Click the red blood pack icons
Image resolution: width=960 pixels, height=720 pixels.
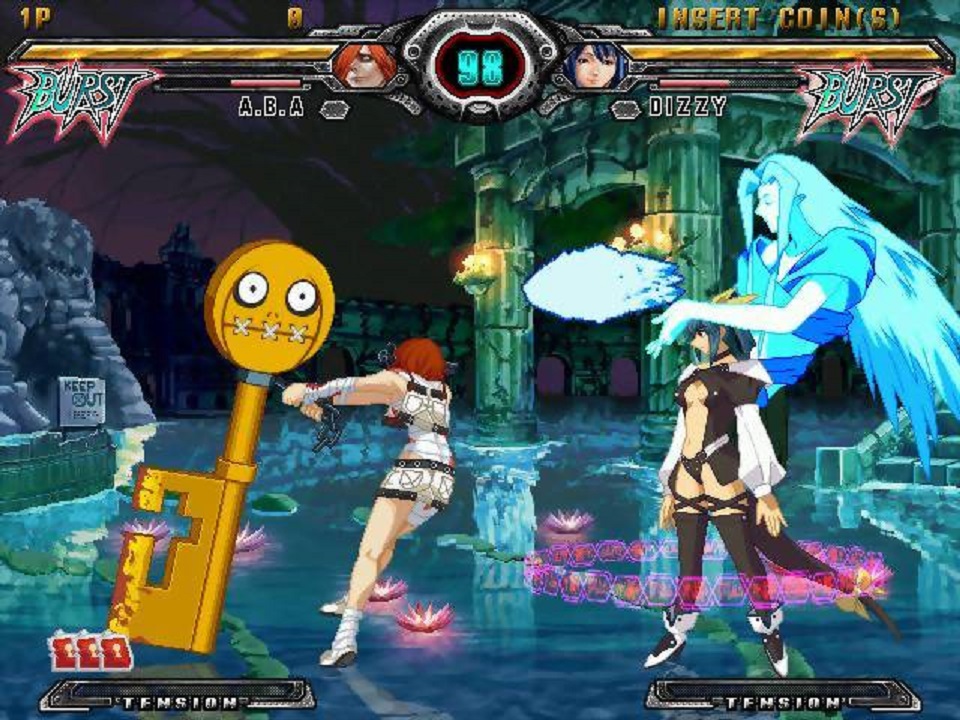(x=91, y=652)
